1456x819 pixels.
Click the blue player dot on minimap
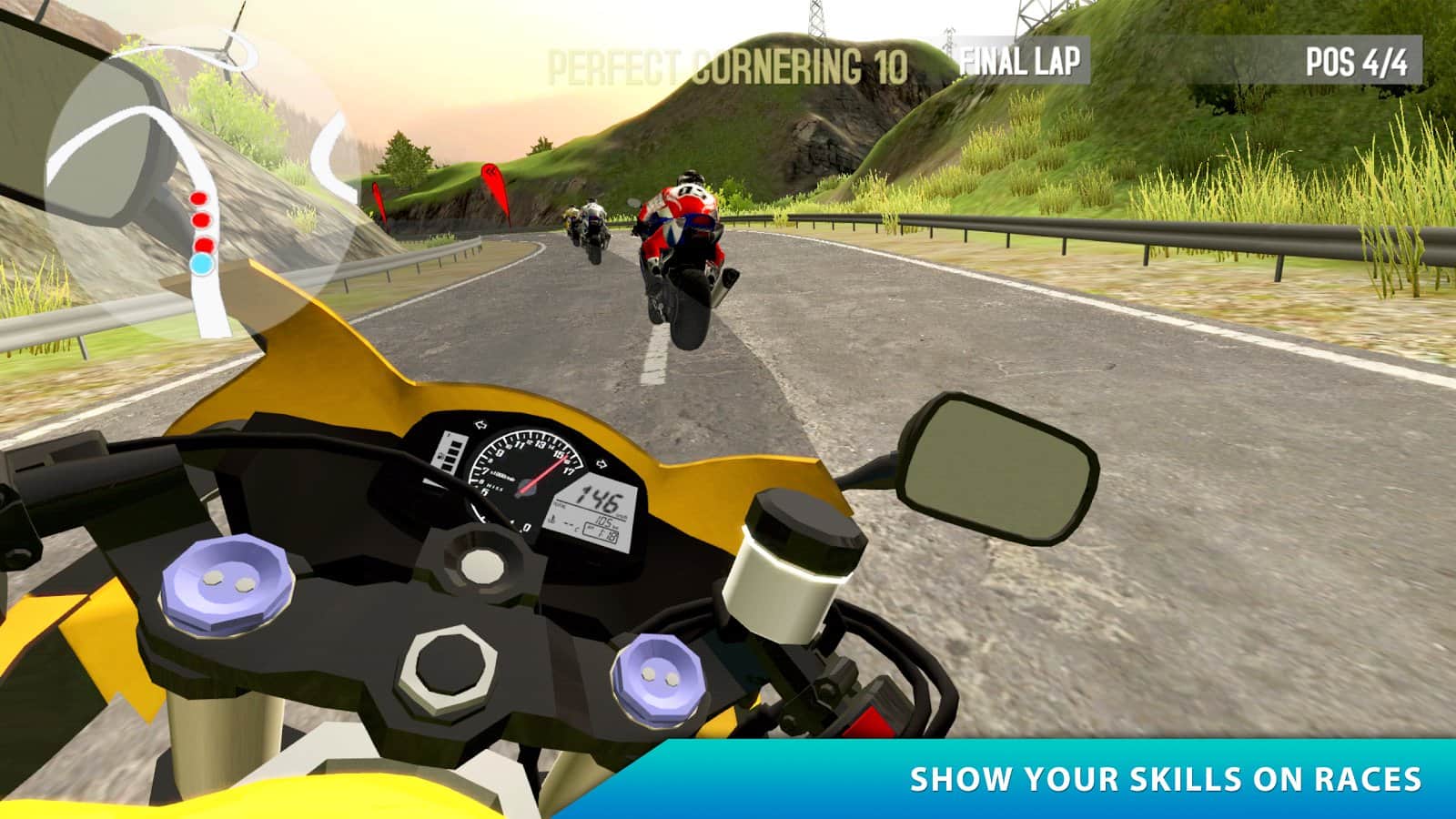coord(202,264)
